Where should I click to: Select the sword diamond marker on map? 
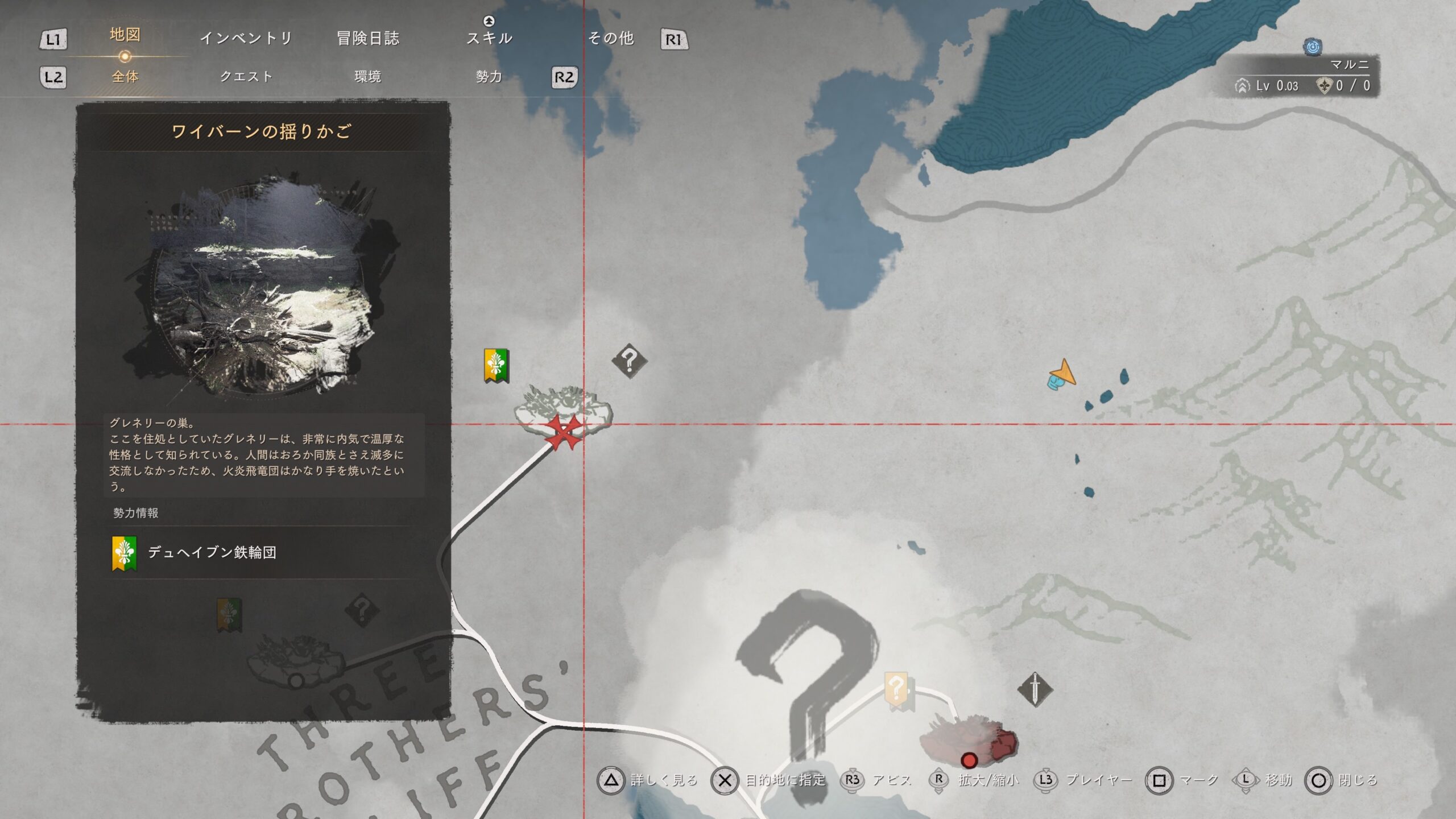[1035, 689]
